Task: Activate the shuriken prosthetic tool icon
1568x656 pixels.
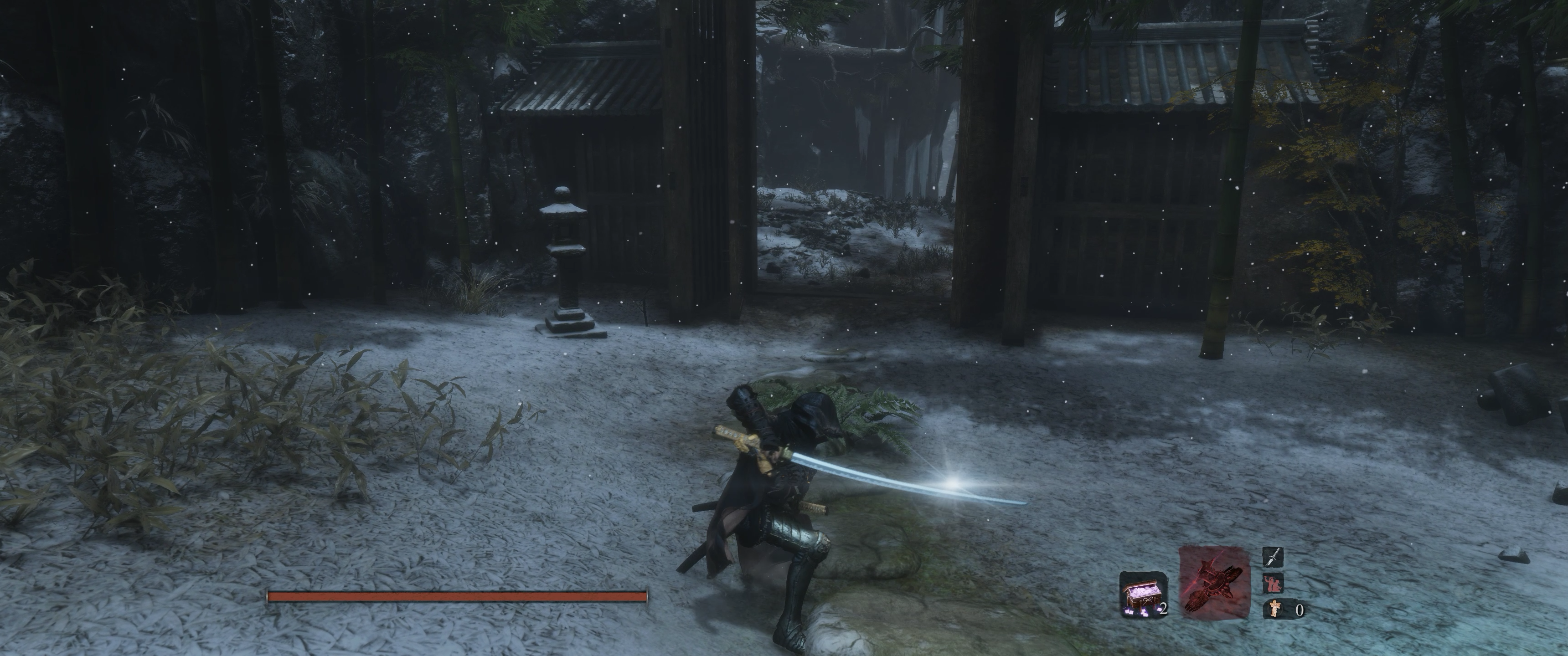Action: coord(1214,582)
